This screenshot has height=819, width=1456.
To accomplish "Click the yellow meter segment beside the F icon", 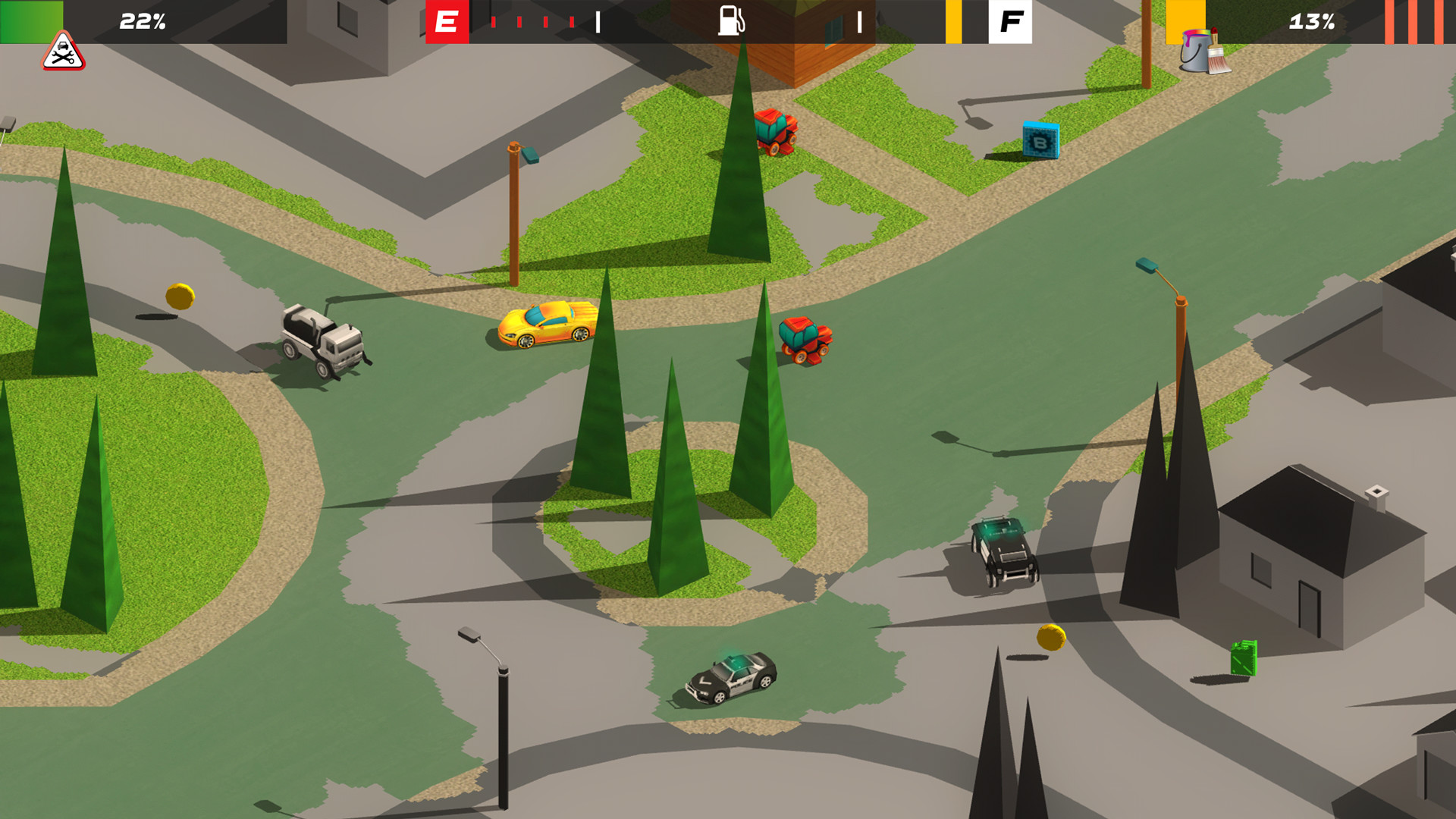I will (954, 23).
